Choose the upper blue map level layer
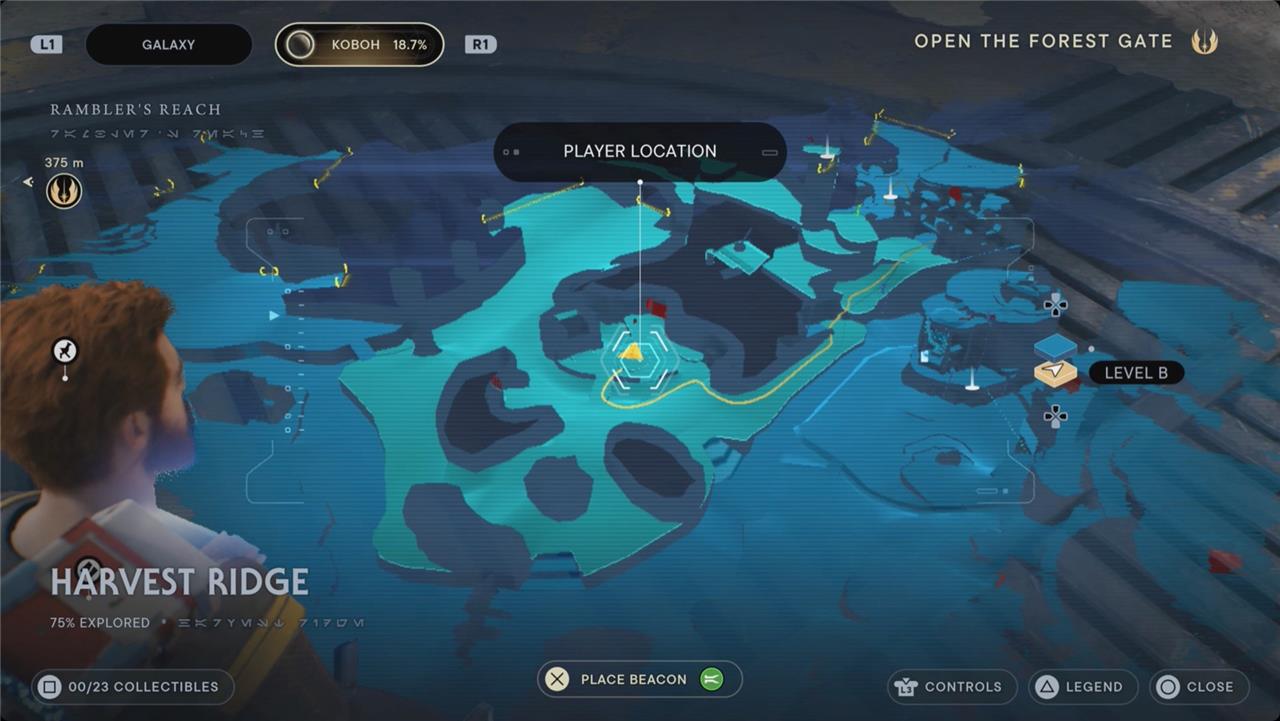 pos(1055,346)
